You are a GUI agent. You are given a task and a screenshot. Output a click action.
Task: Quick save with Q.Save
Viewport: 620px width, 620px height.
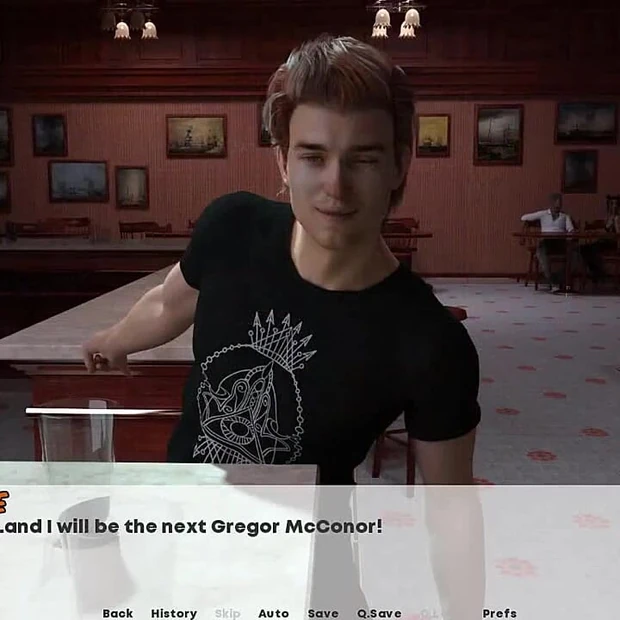point(379,613)
